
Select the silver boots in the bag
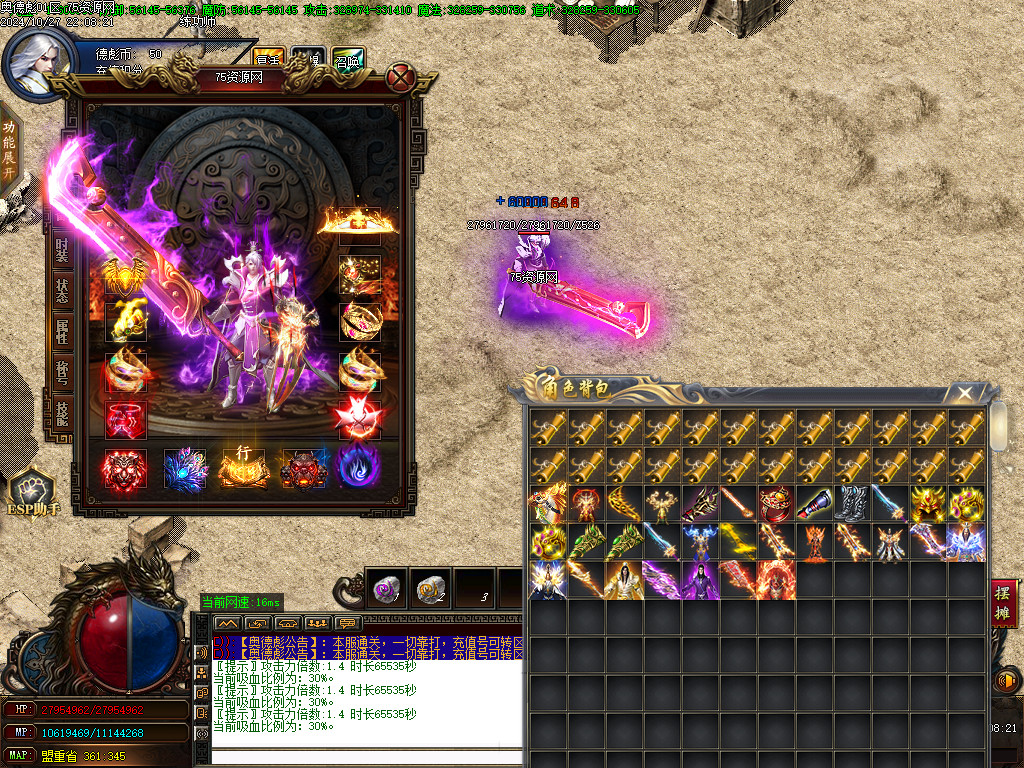[x=852, y=504]
